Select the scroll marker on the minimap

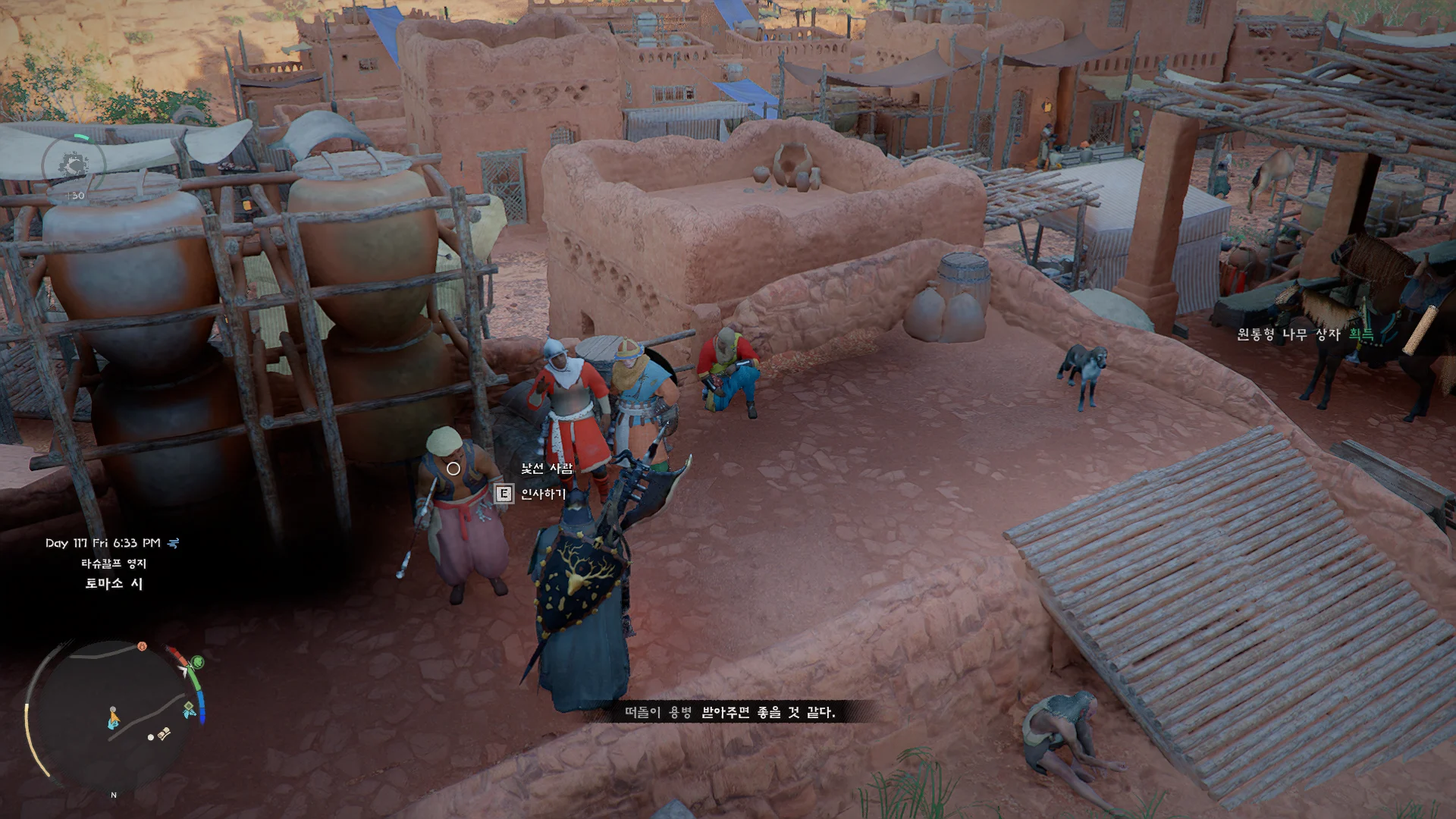[x=165, y=733]
